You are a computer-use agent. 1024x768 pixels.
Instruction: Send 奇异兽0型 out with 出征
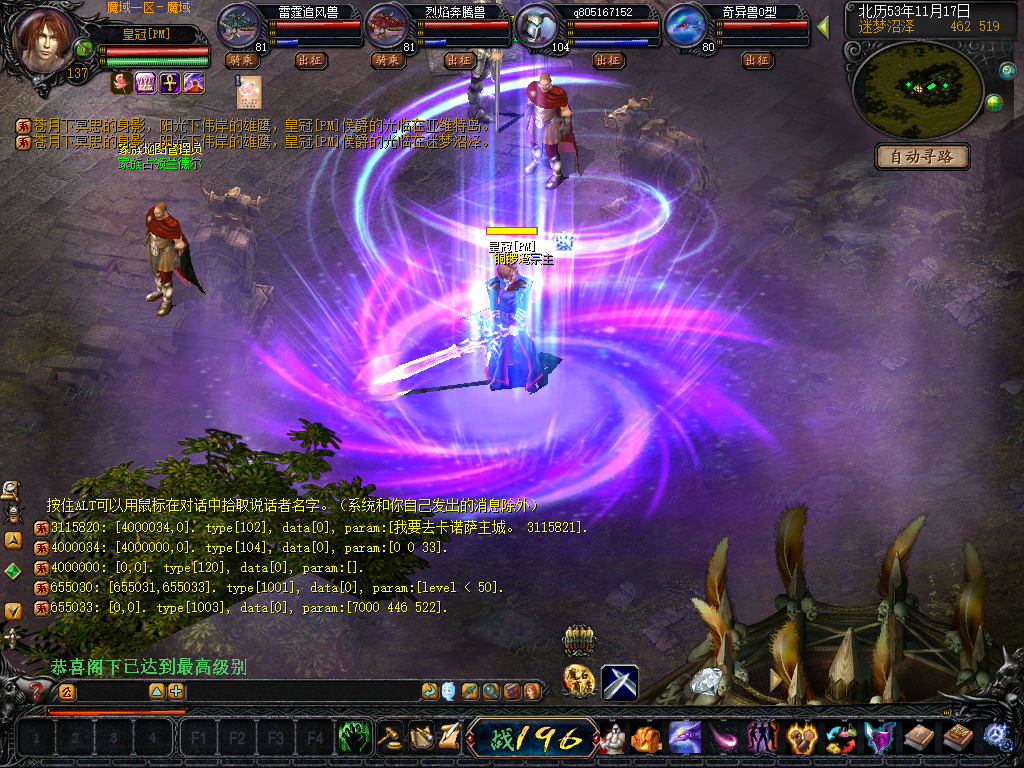(x=757, y=60)
